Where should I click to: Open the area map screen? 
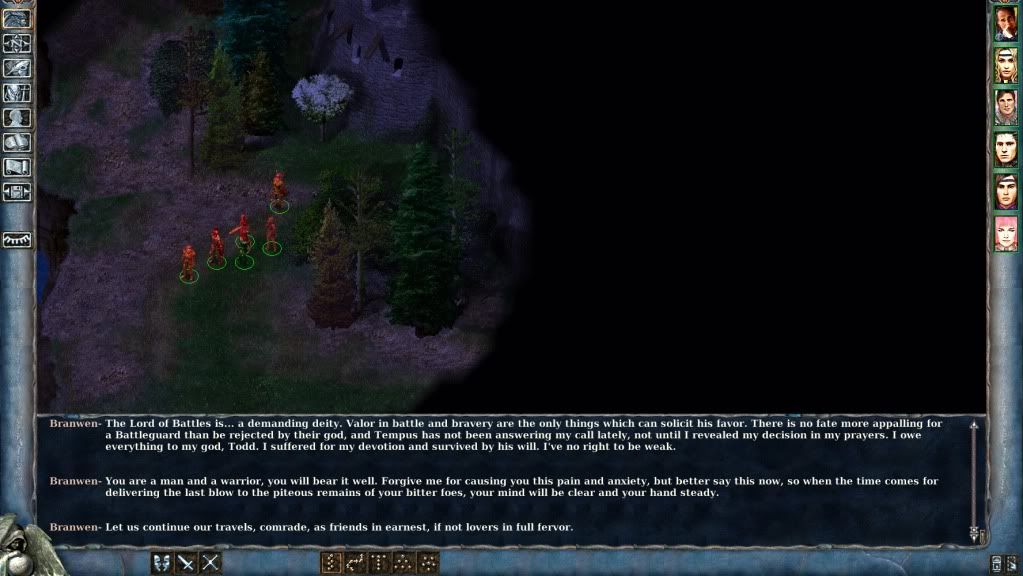click(x=17, y=43)
